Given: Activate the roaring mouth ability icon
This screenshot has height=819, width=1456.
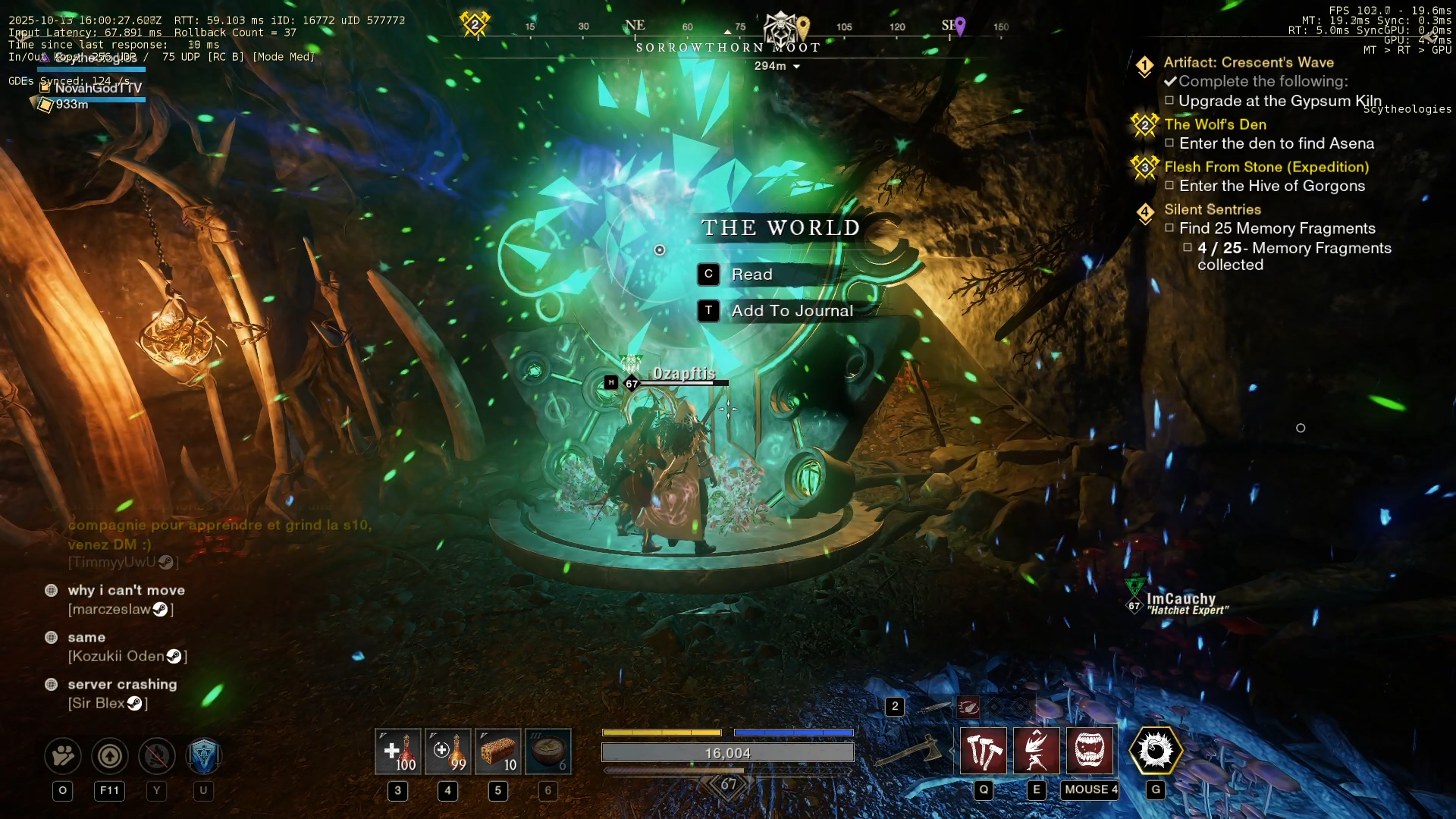Looking at the screenshot, I should [x=1090, y=751].
